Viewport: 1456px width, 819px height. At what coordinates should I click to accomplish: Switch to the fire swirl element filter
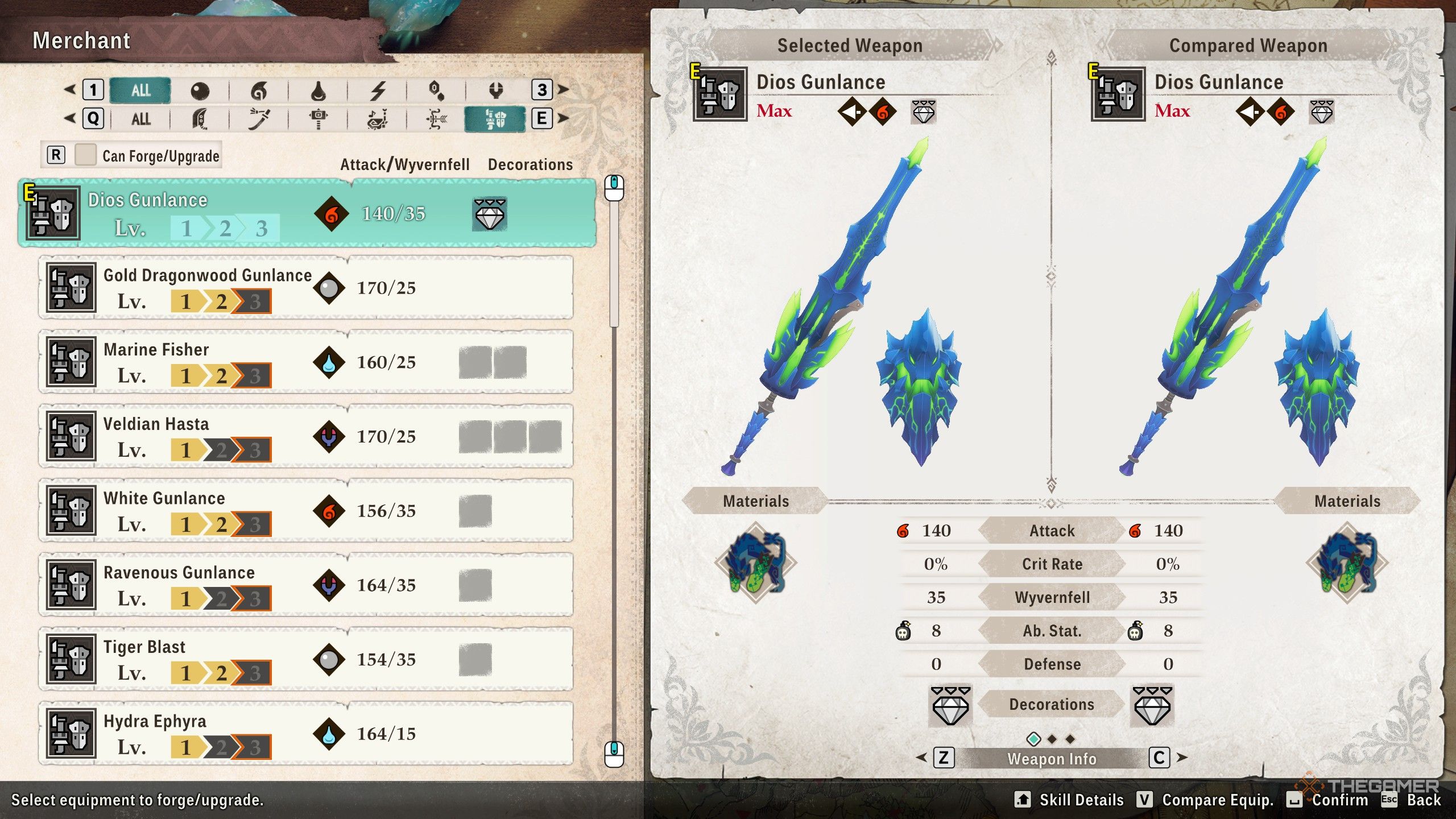point(259,90)
